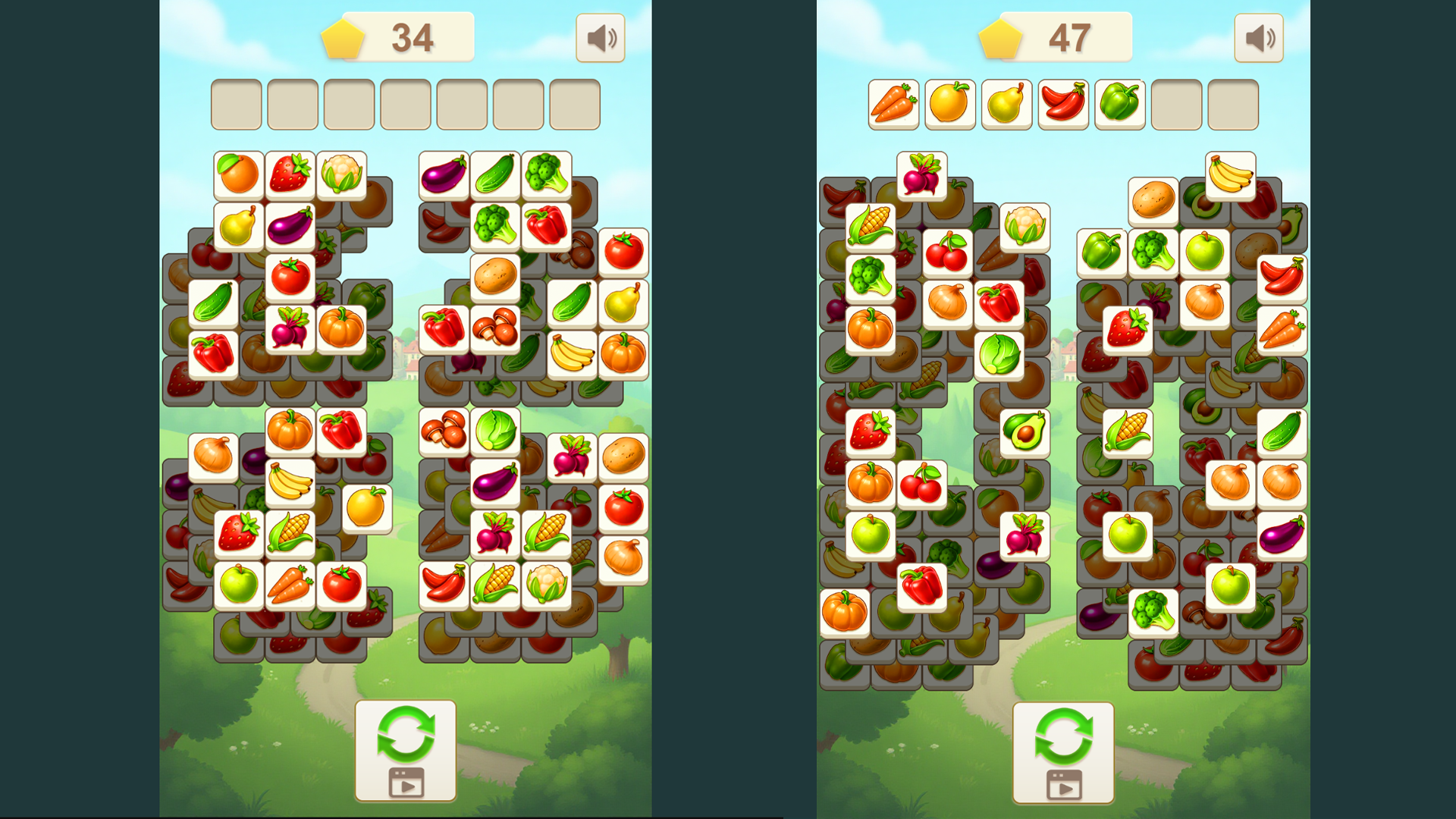Select the strawberry tile at the left board's top
This screenshot has height=819, width=1456.
click(290, 173)
